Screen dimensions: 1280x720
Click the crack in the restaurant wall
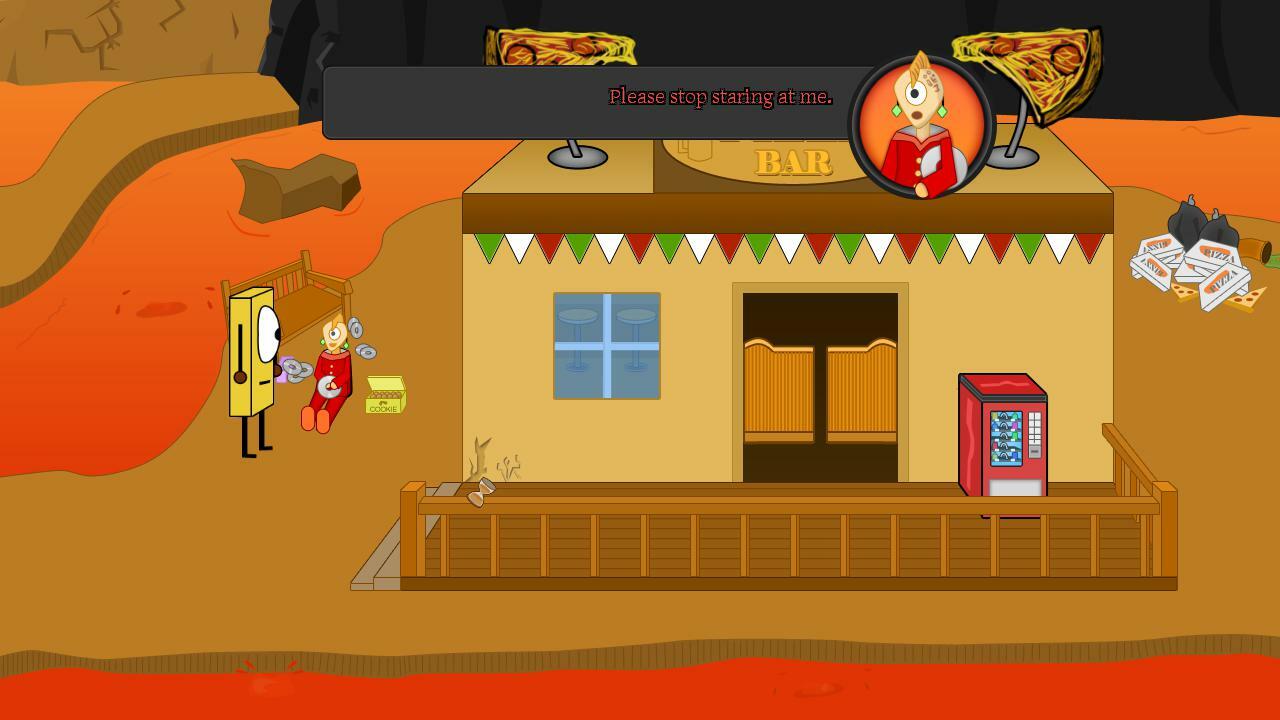(x=480, y=455)
